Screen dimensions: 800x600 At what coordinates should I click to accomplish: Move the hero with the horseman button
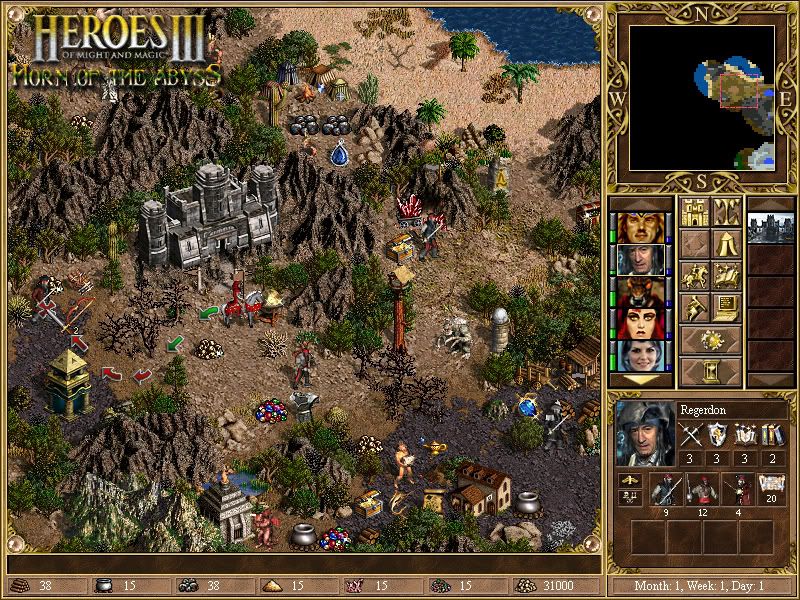tap(694, 276)
